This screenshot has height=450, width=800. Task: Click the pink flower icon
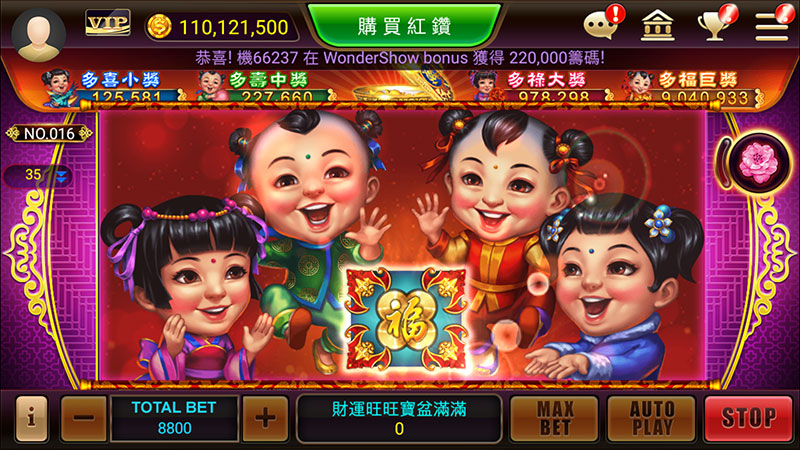[x=756, y=162]
